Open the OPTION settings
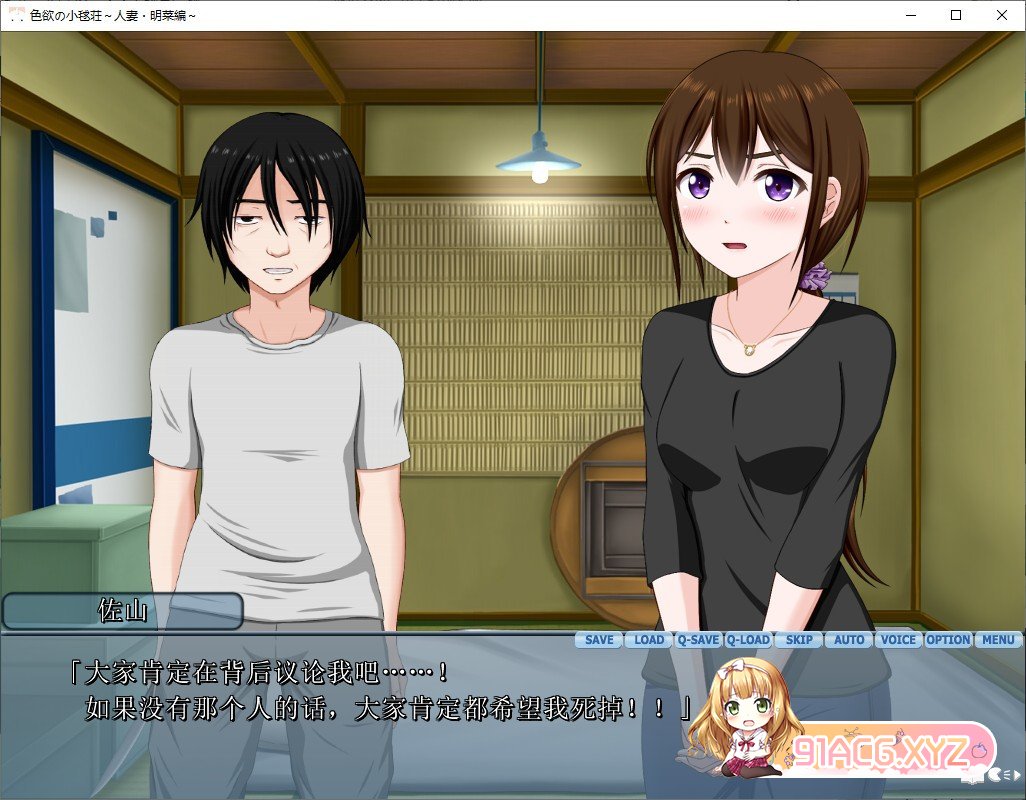Screen dimensions: 1026x800 pyautogui.click(x=948, y=640)
